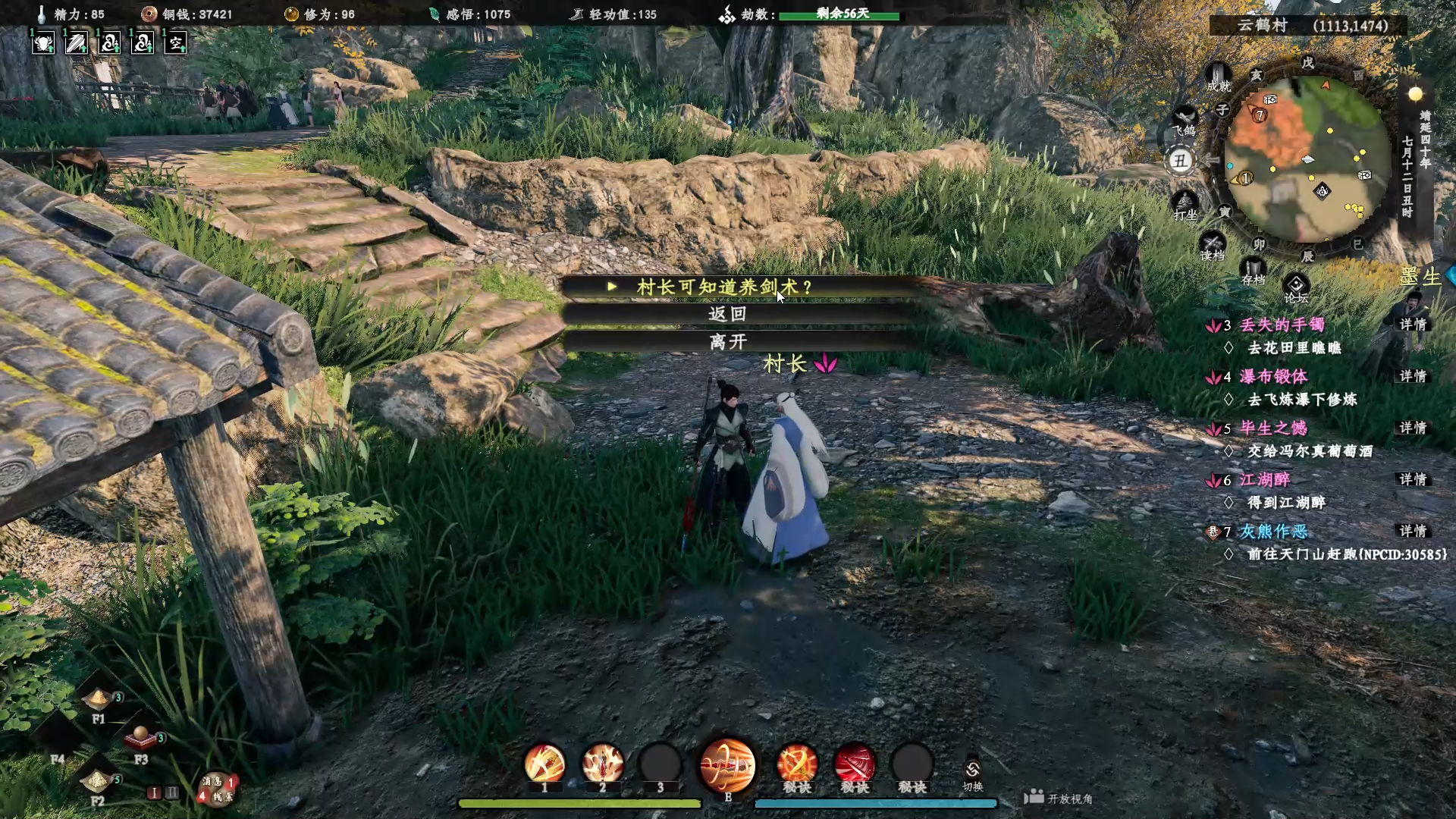Open 详情 for quest 丢失的手镯
This screenshot has height=819, width=1456.
[1413, 325]
